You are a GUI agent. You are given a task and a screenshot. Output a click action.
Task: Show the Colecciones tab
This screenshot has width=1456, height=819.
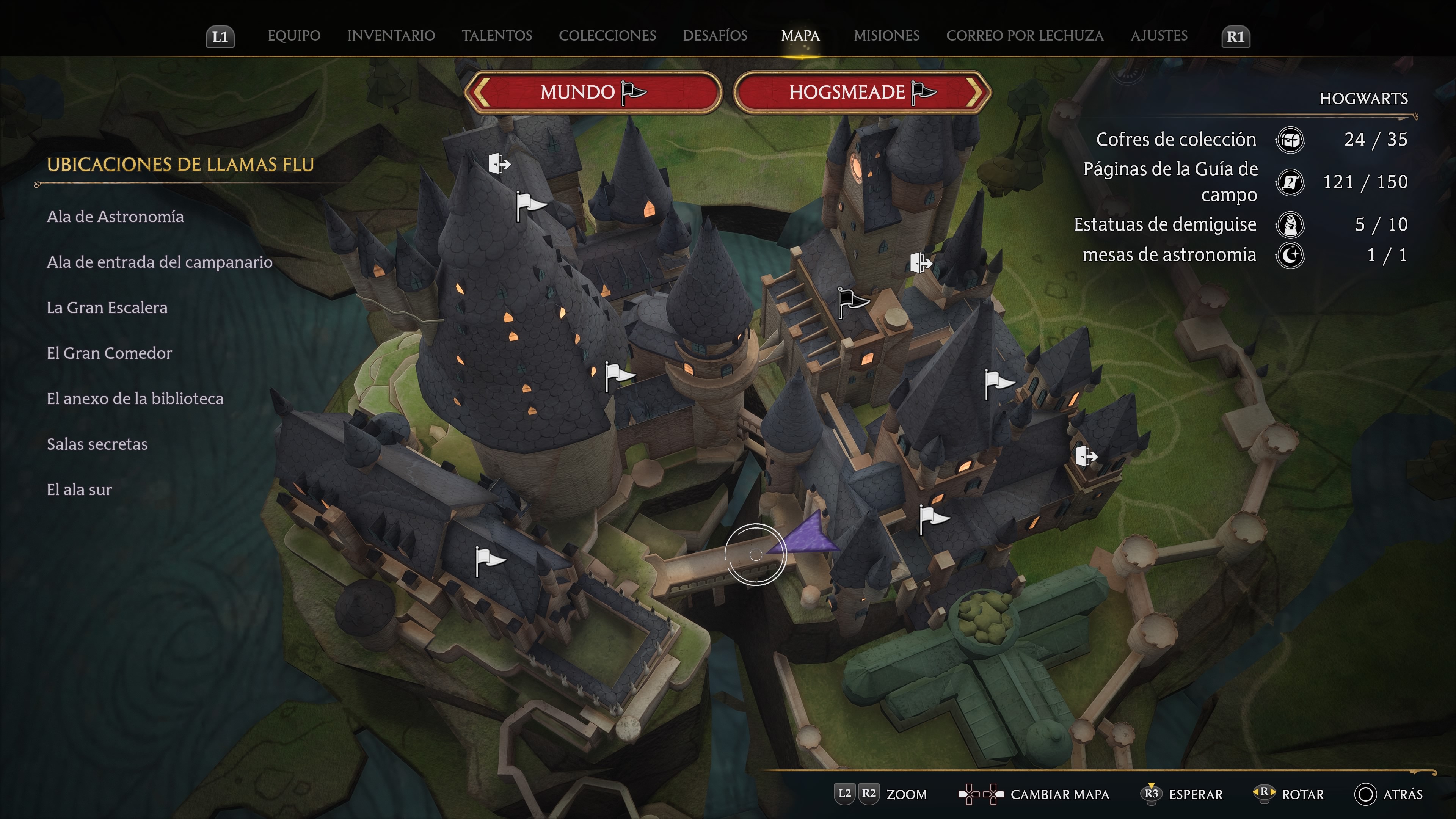607,36
